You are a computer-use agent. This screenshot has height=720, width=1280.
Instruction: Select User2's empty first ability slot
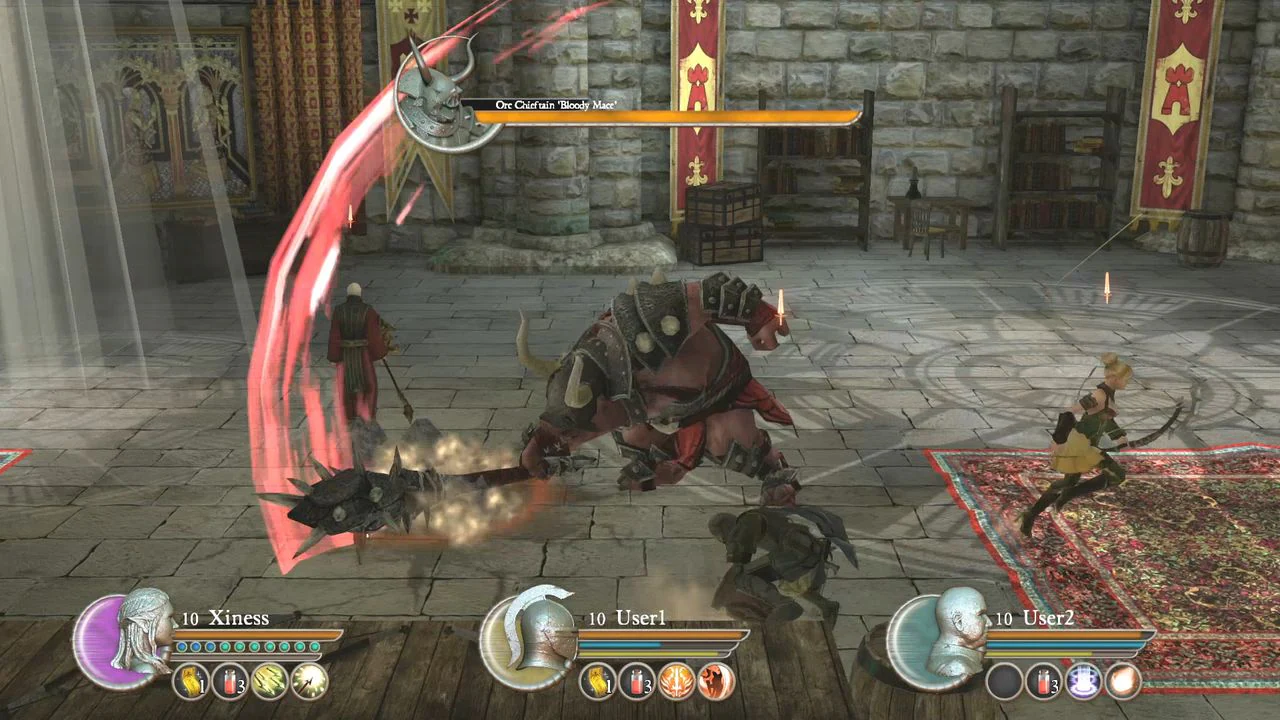(1004, 681)
